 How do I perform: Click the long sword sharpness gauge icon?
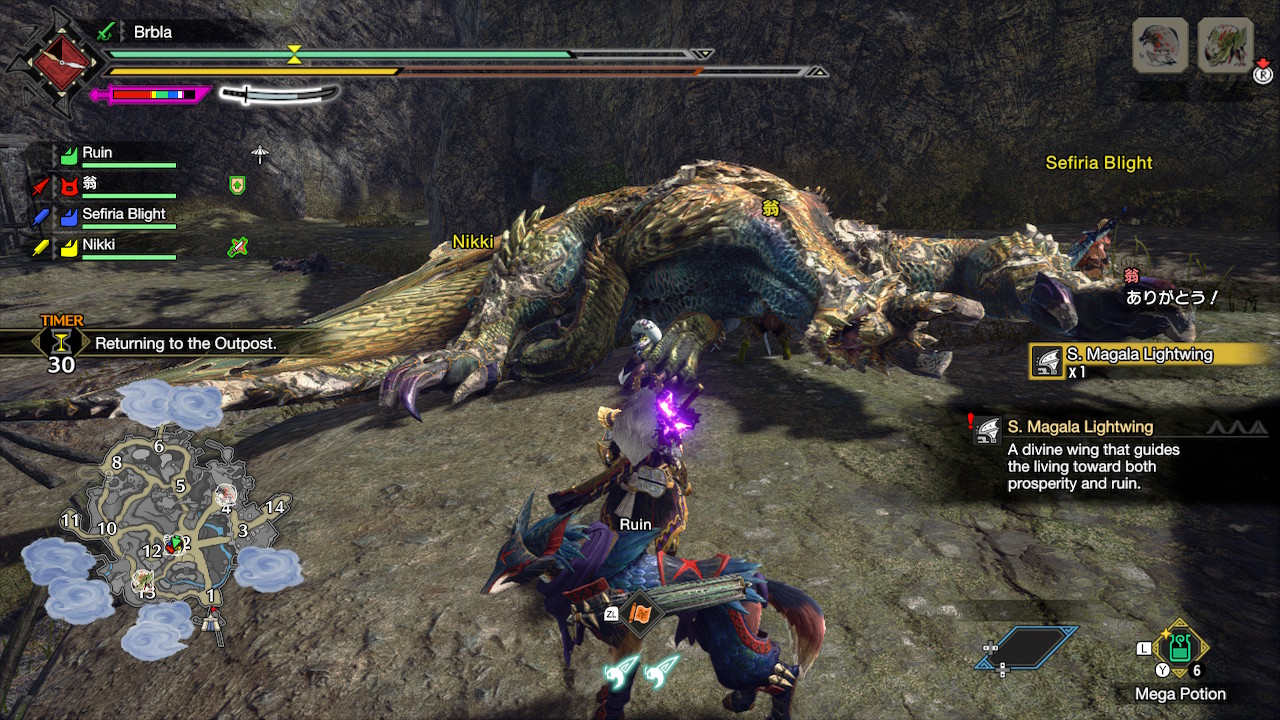pos(279,95)
